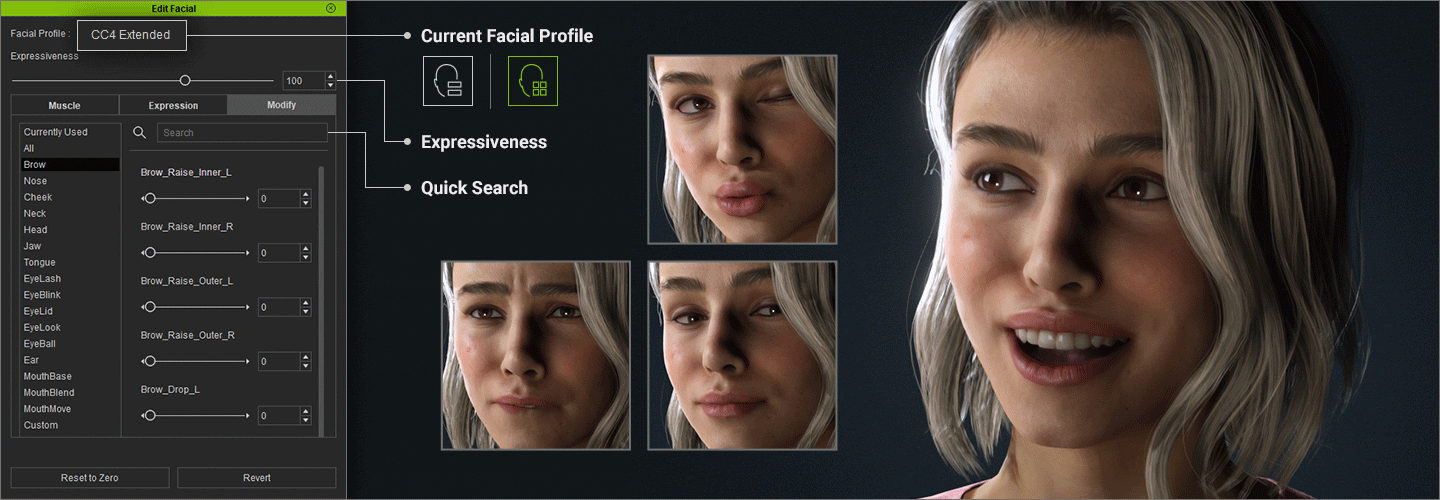Choose the Custom category
The width and height of the screenshot is (1440, 500).
pyautogui.click(x=41, y=425)
